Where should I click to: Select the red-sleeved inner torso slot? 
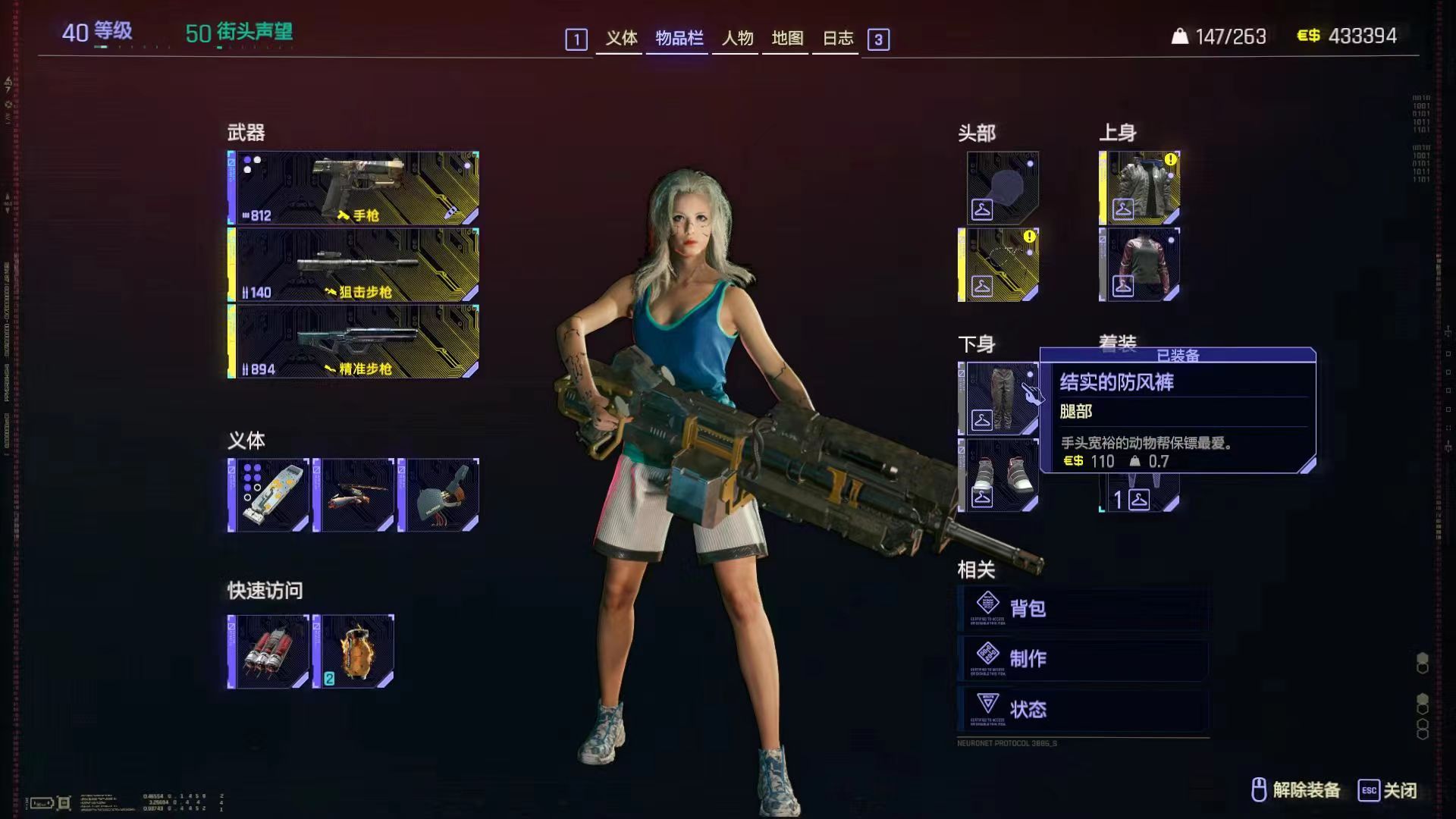[1140, 265]
